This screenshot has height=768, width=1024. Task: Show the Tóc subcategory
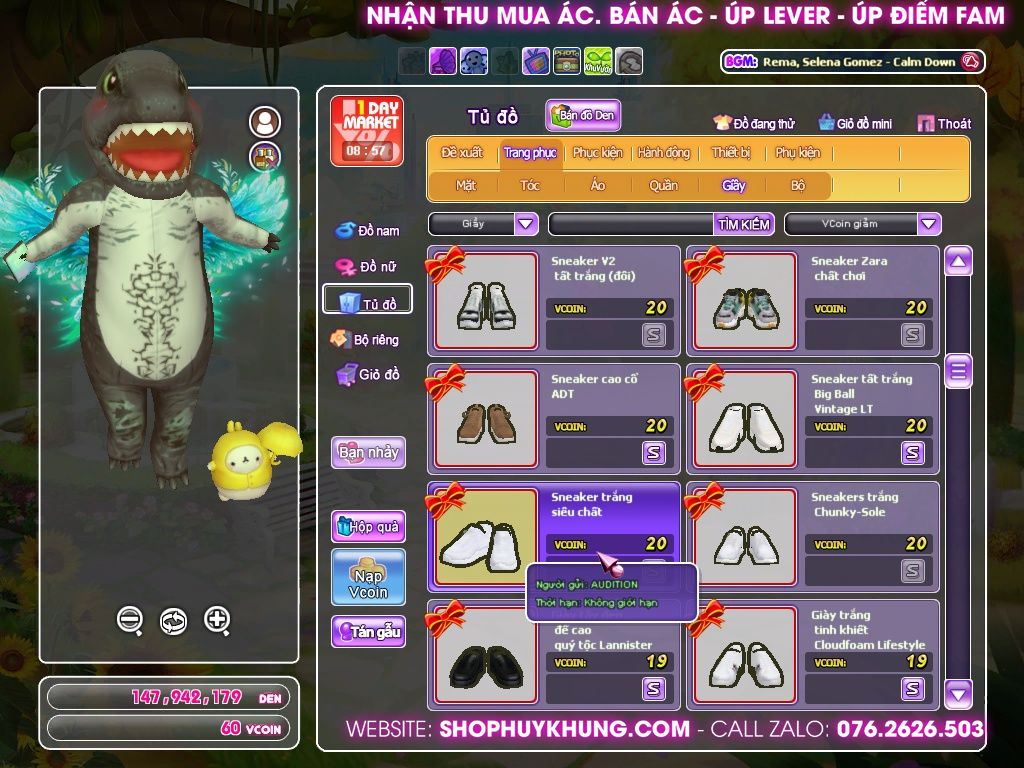tap(530, 185)
